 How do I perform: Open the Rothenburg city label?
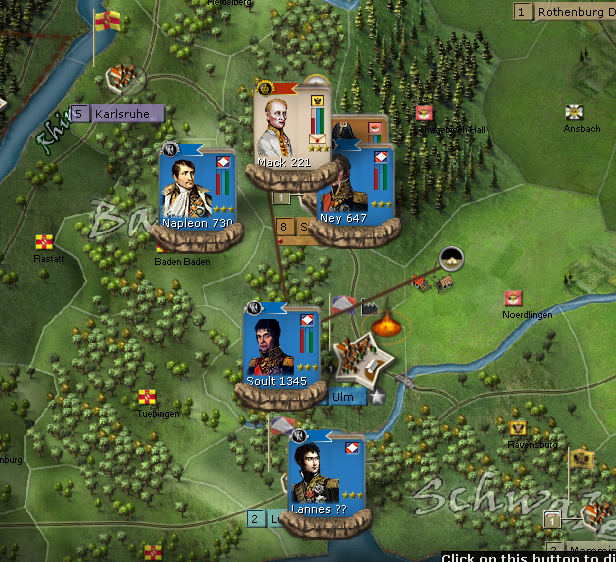(x=575, y=12)
